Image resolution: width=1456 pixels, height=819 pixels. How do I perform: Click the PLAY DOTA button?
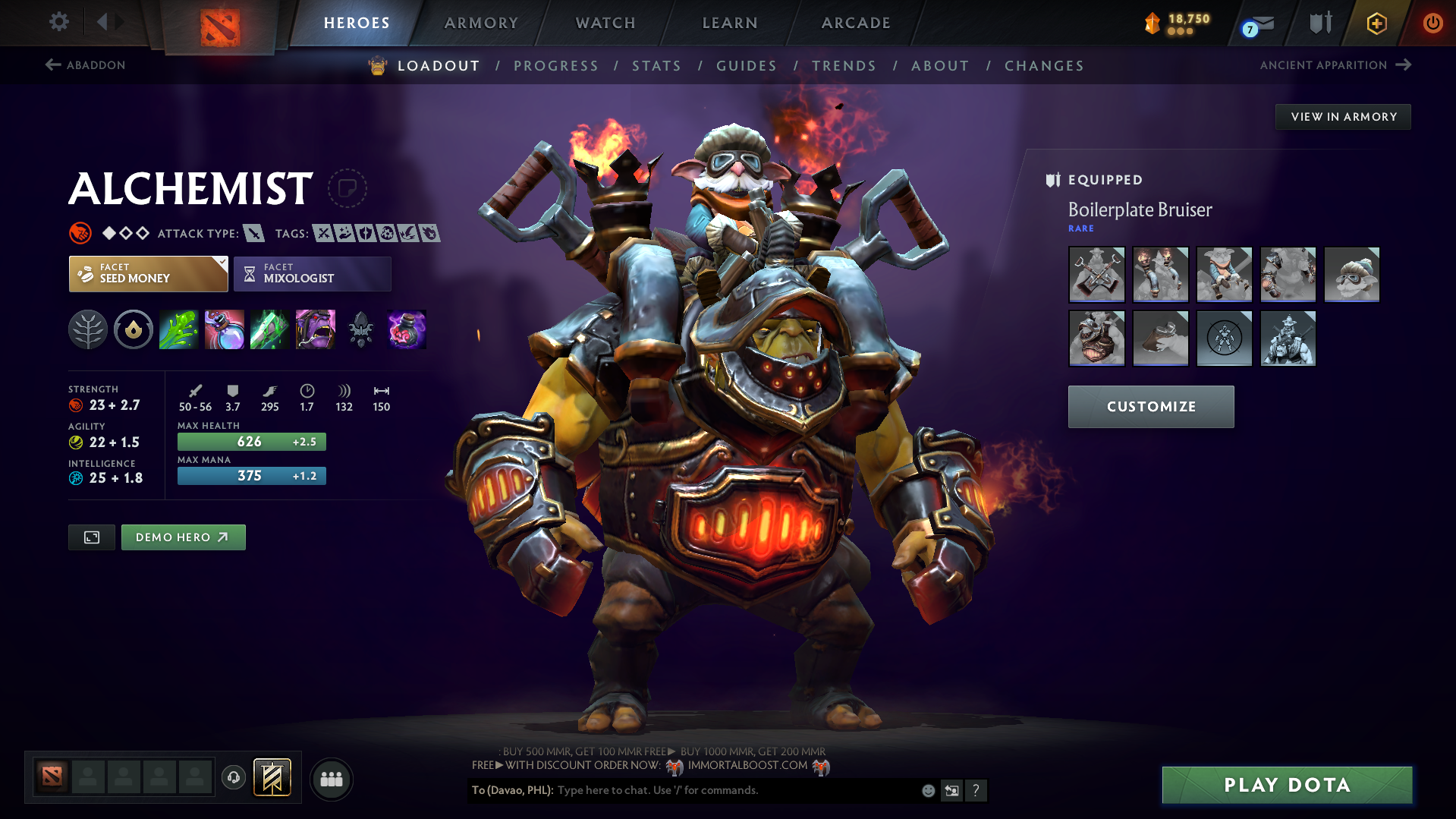(1286, 785)
